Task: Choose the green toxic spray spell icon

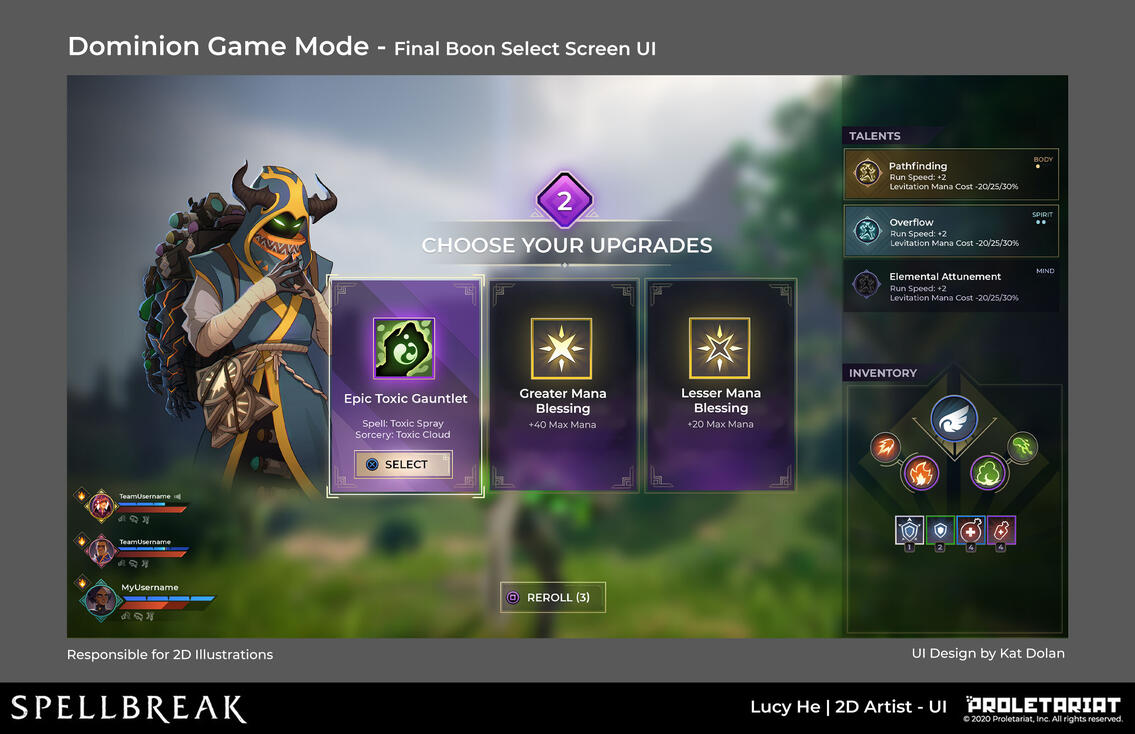Action: [1022, 447]
